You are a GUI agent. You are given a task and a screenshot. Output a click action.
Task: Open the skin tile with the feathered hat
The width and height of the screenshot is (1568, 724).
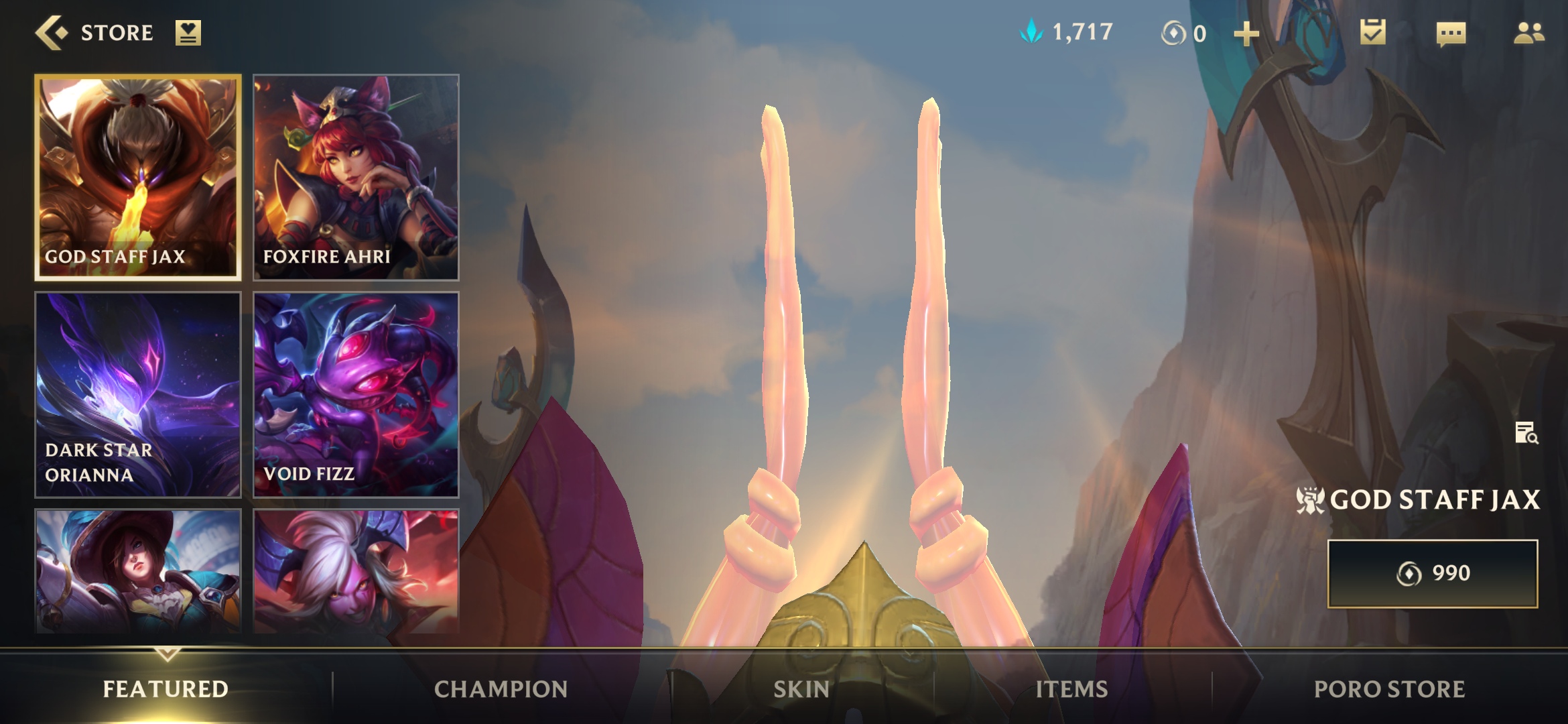coord(138,571)
